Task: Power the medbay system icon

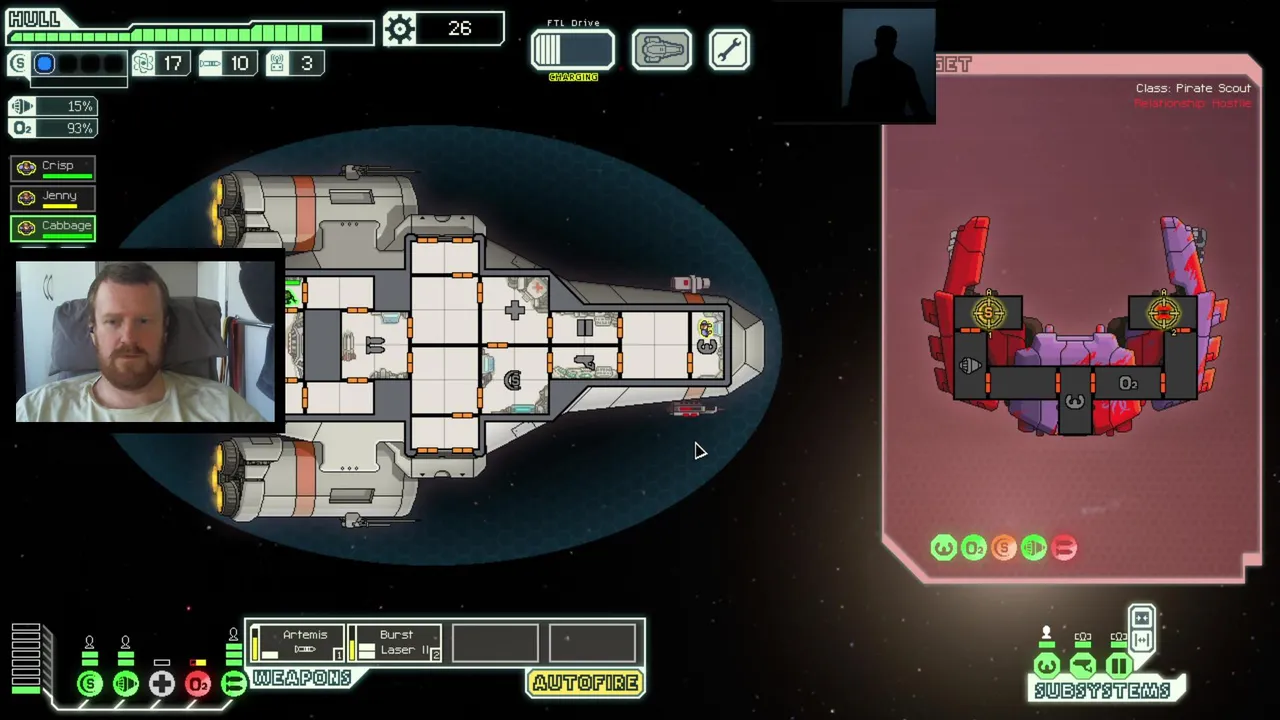Action: 162,684
